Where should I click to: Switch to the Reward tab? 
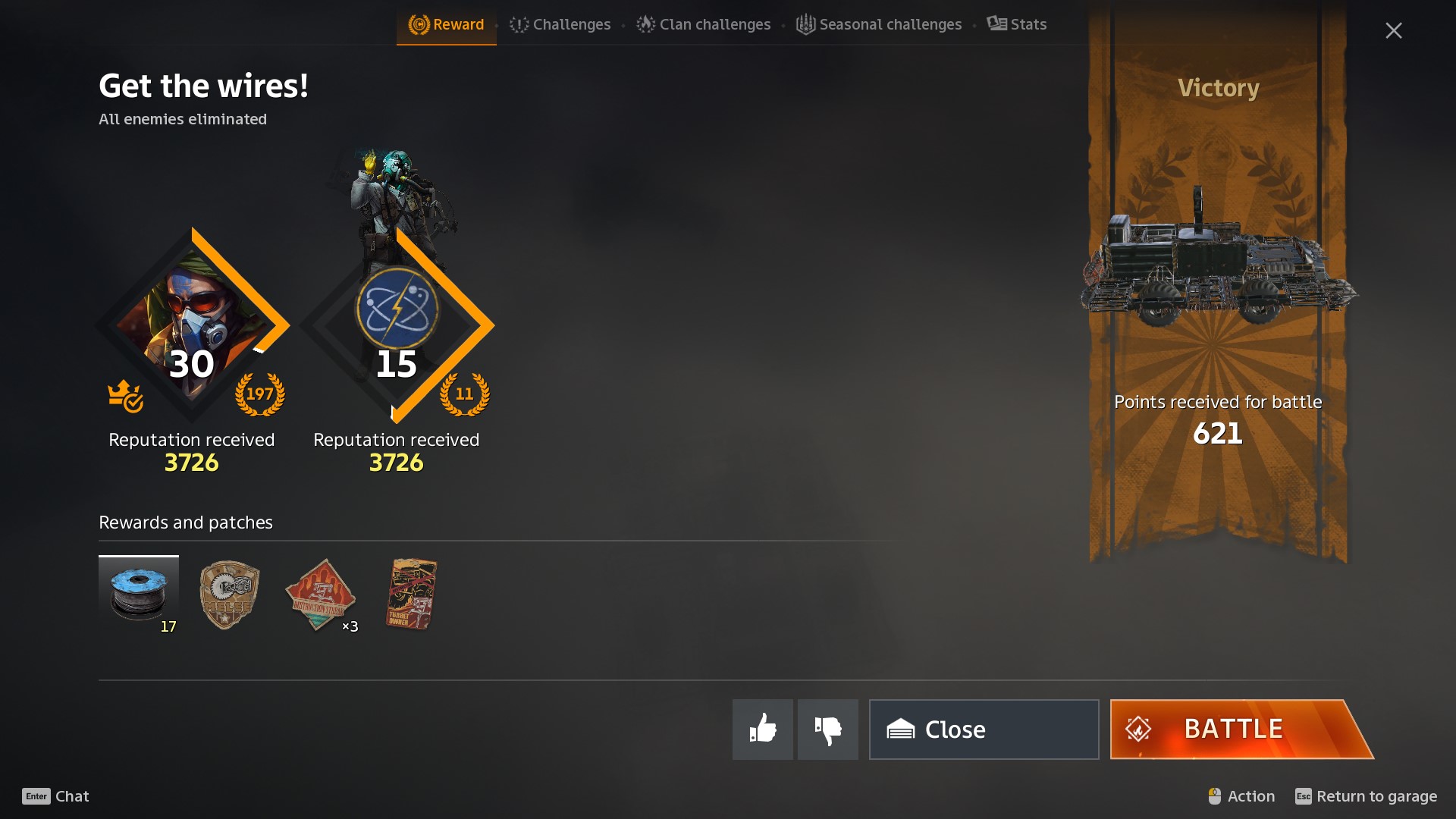[447, 24]
